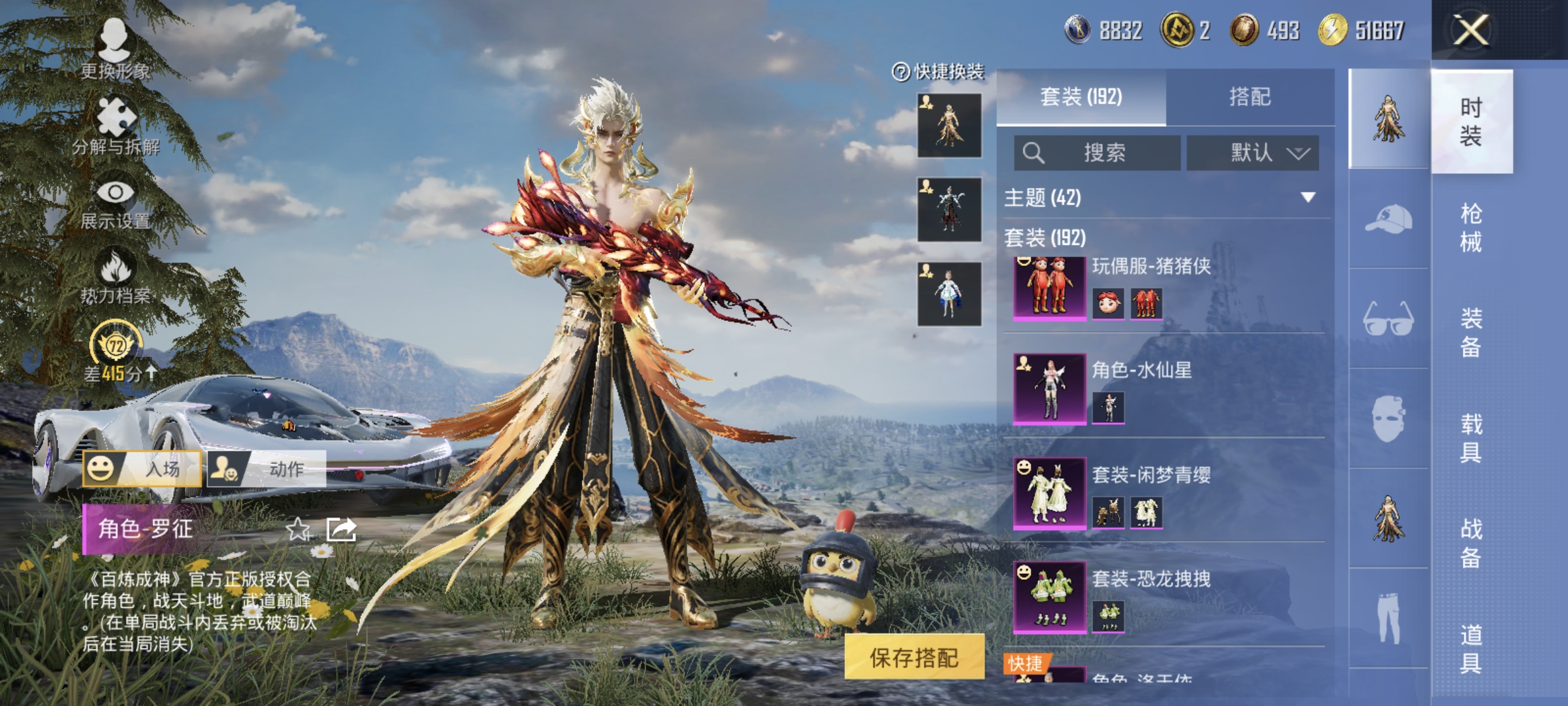Open 更換形象 change appearance
The width and height of the screenshot is (1568, 706).
click(x=115, y=48)
